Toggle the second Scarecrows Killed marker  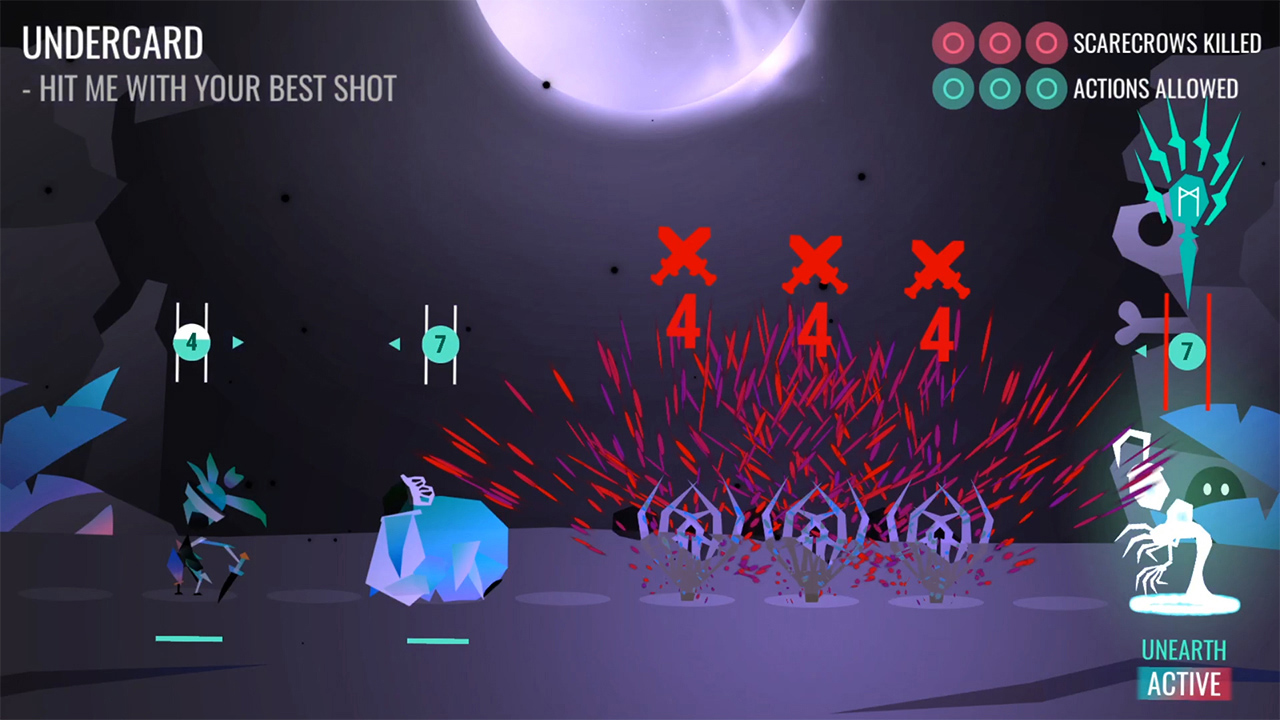tap(1000, 43)
